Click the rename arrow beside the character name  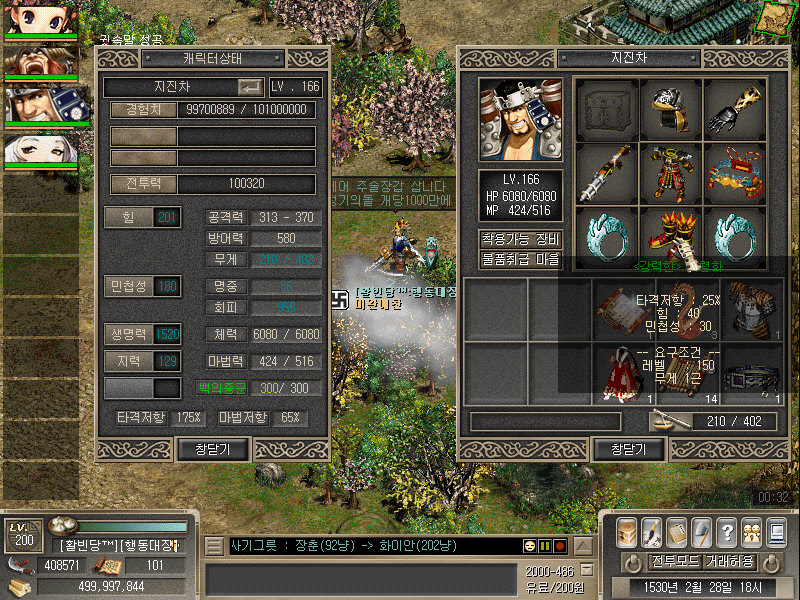[250, 88]
